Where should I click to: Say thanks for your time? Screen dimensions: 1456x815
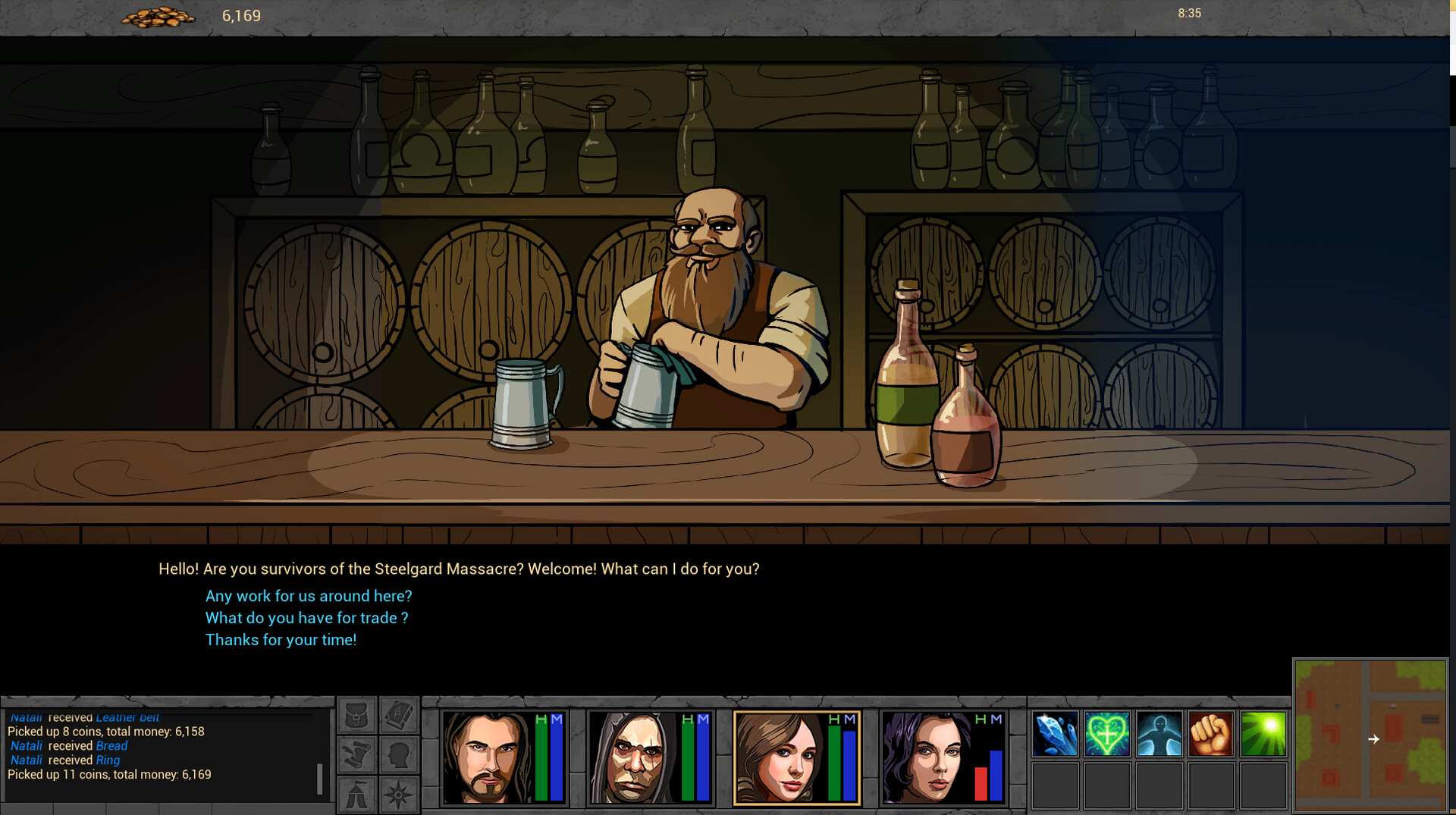pos(281,640)
